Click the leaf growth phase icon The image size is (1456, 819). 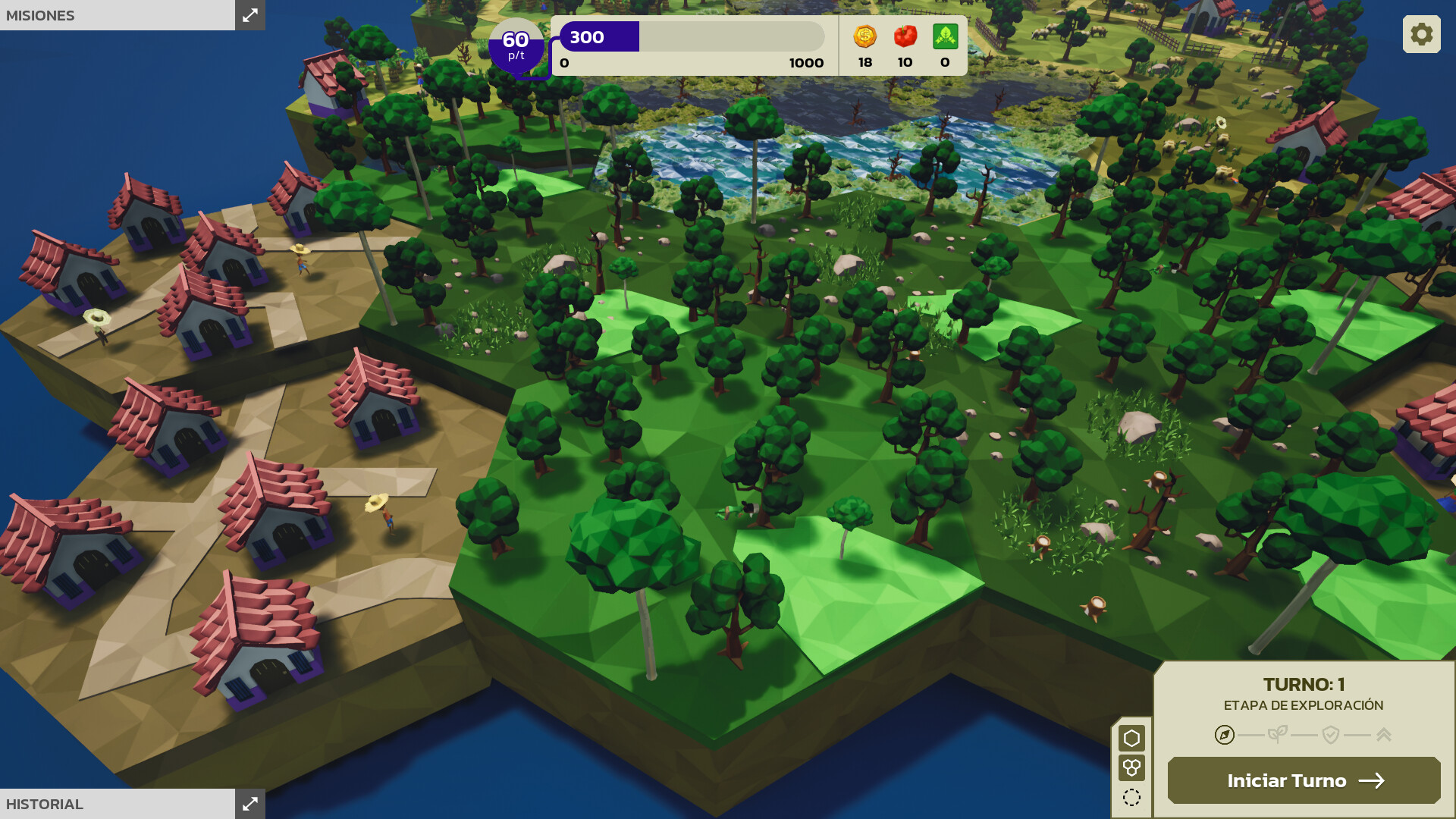pyautogui.click(x=1279, y=734)
